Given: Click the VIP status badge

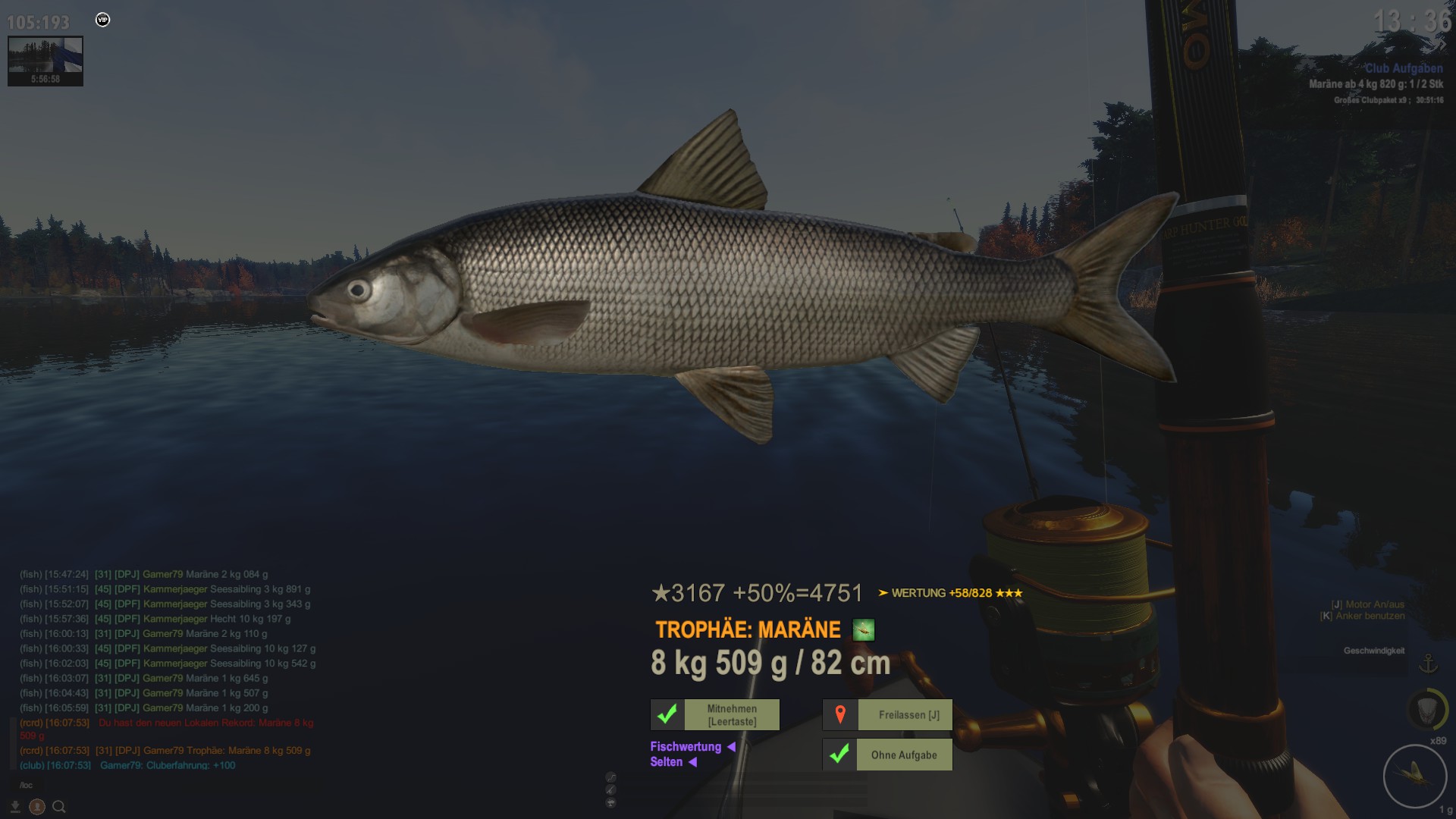Looking at the screenshot, I should 103,20.
